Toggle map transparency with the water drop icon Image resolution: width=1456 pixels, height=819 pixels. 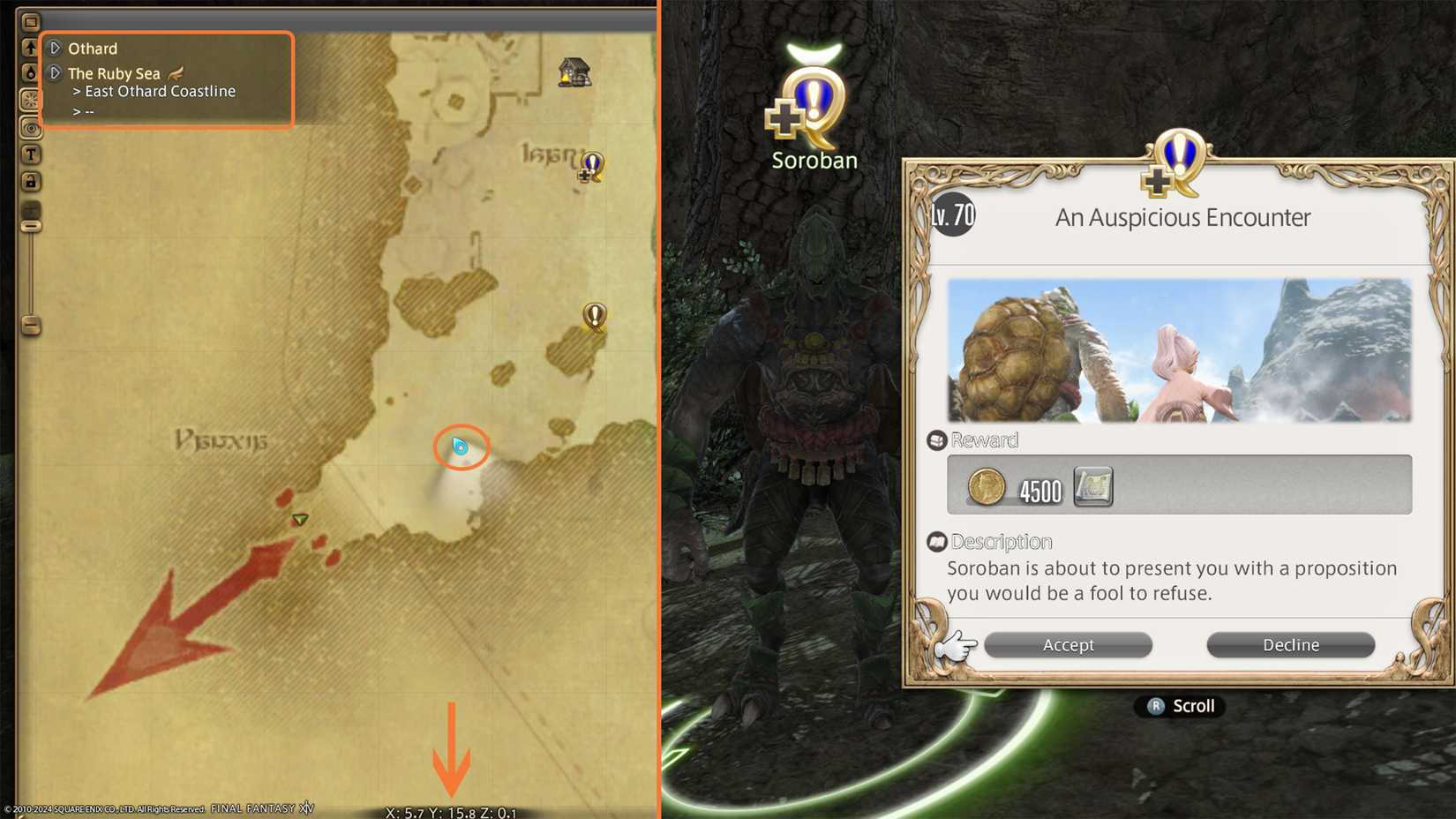(32, 75)
